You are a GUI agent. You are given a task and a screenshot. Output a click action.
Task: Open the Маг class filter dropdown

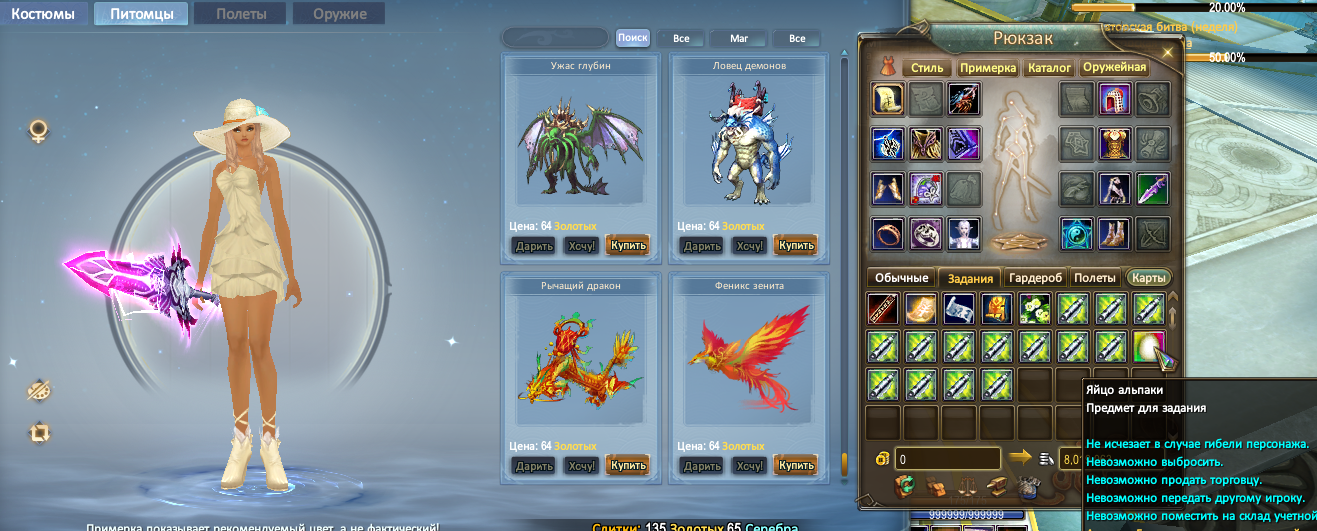point(739,39)
